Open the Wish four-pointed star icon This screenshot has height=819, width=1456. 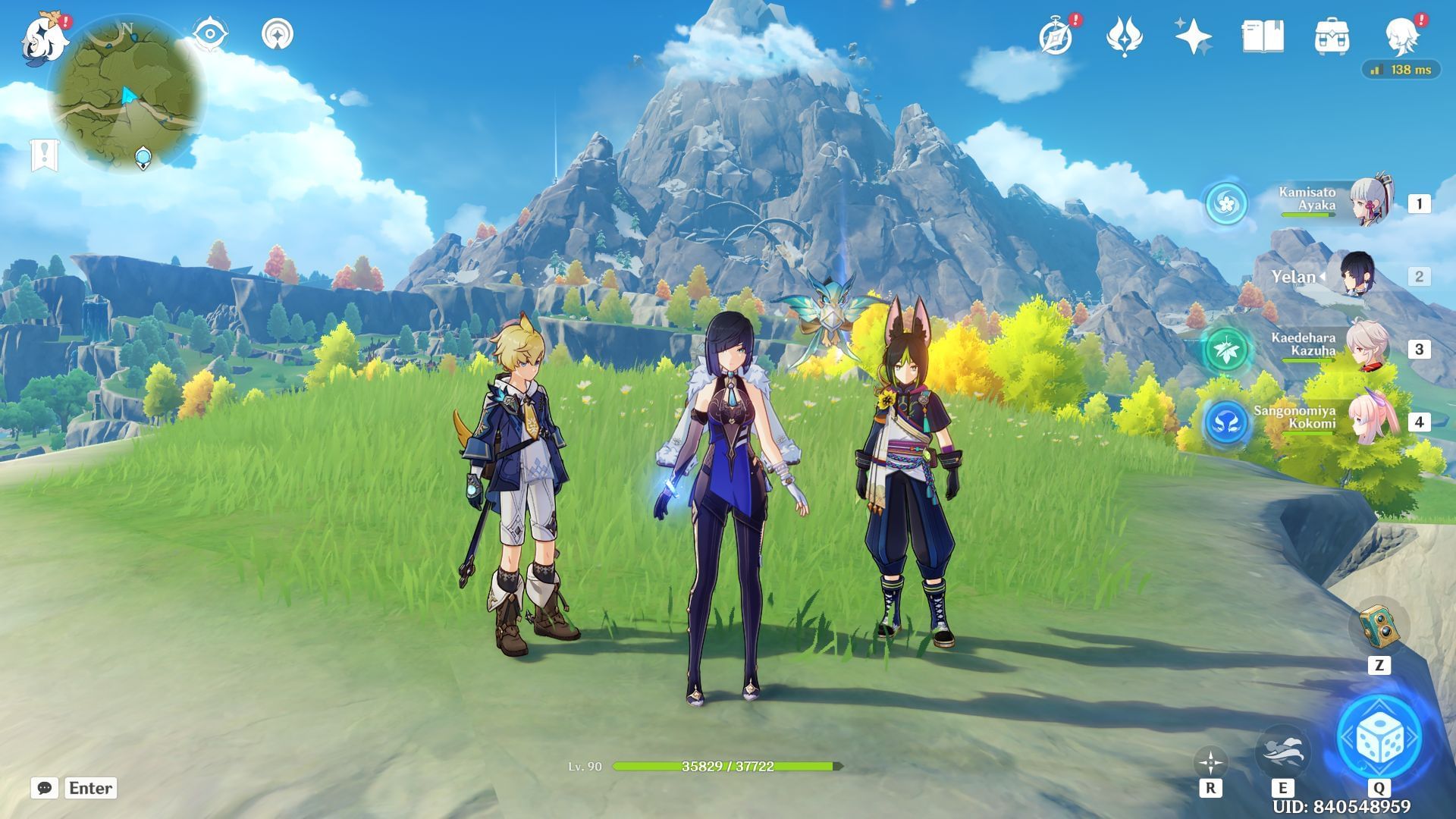pos(1193,36)
